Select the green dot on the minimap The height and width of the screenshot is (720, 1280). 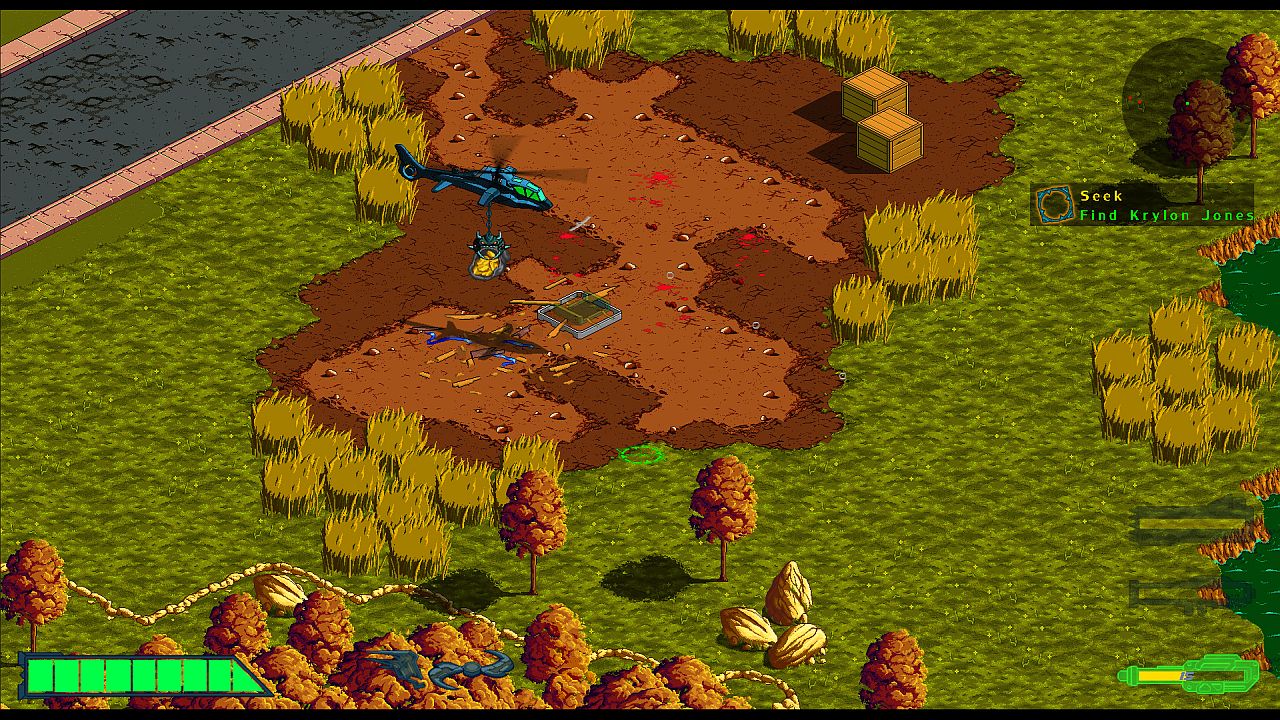(1186, 103)
